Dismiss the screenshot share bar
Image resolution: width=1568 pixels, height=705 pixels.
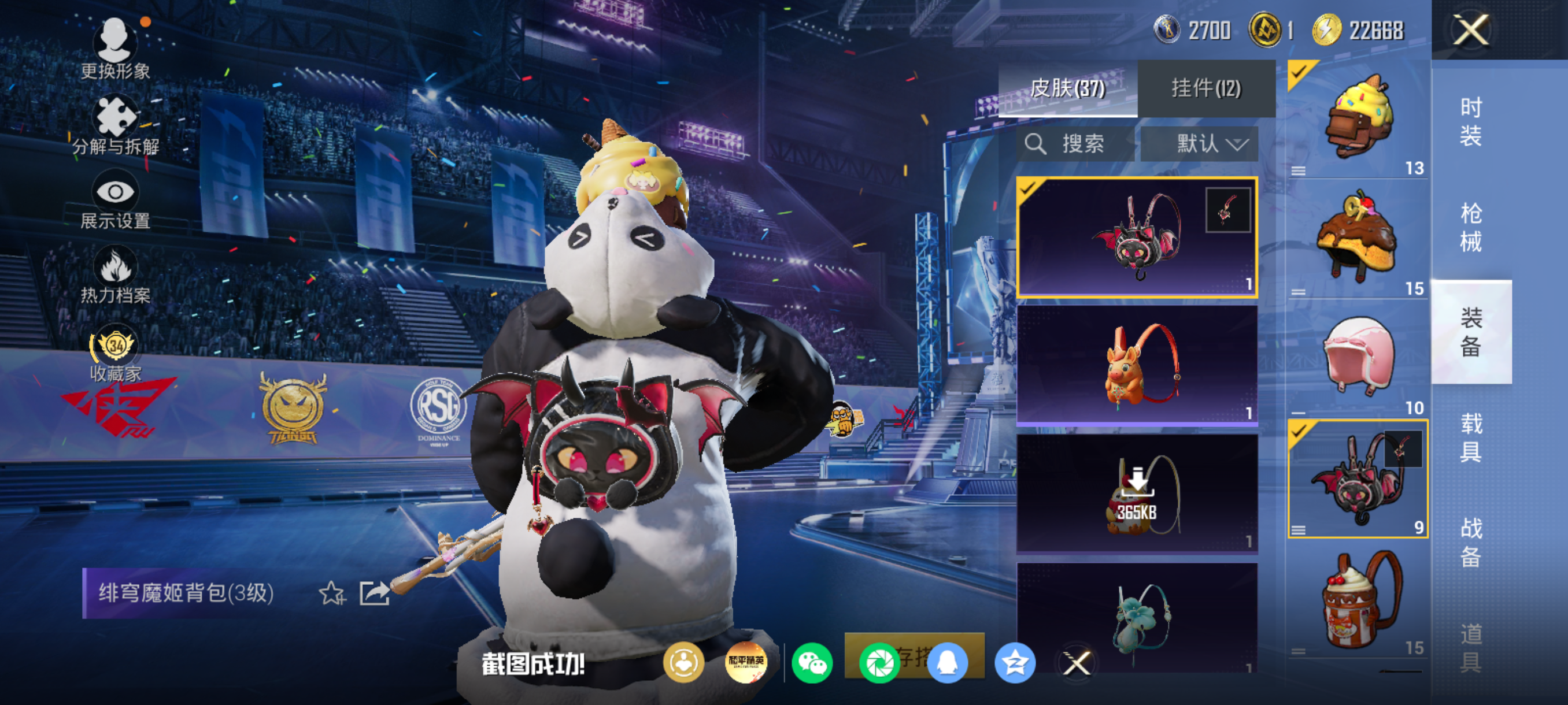(x=1076, y=663)
